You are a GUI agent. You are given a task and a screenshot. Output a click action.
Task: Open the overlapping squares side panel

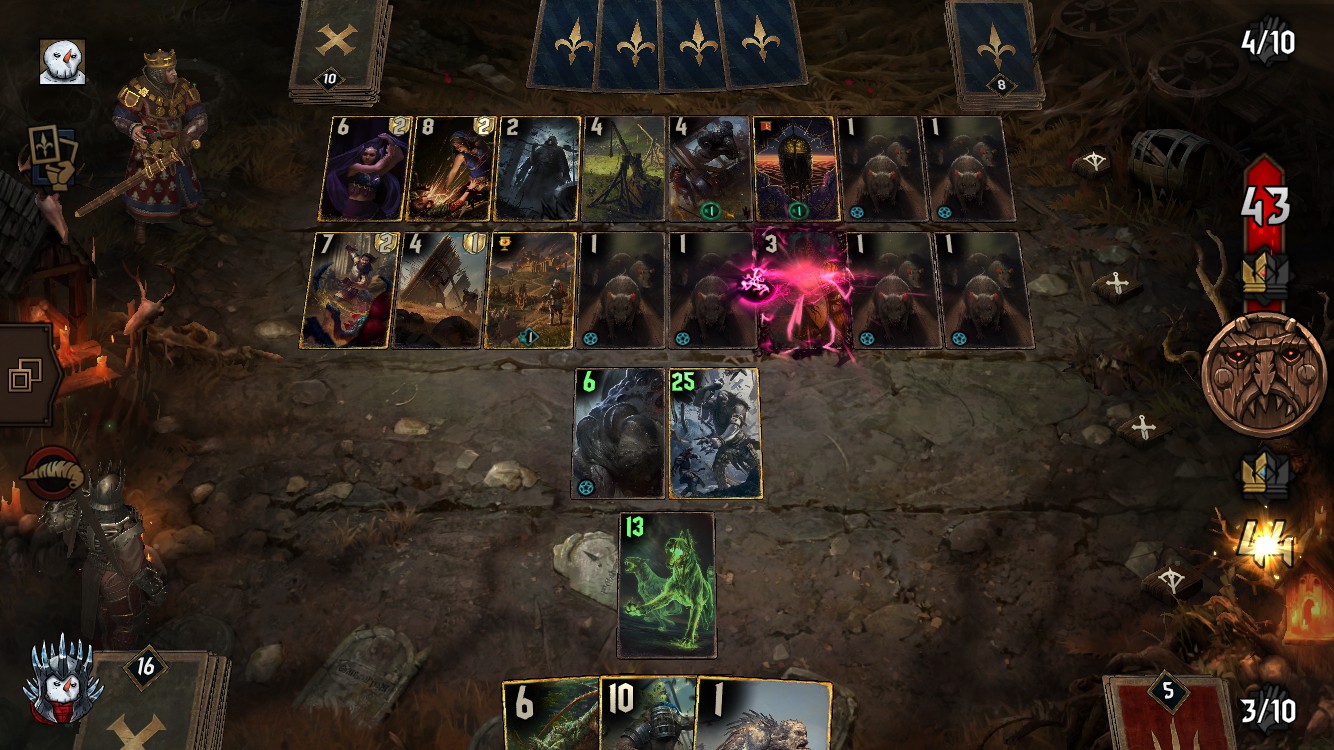click(23, 377)
